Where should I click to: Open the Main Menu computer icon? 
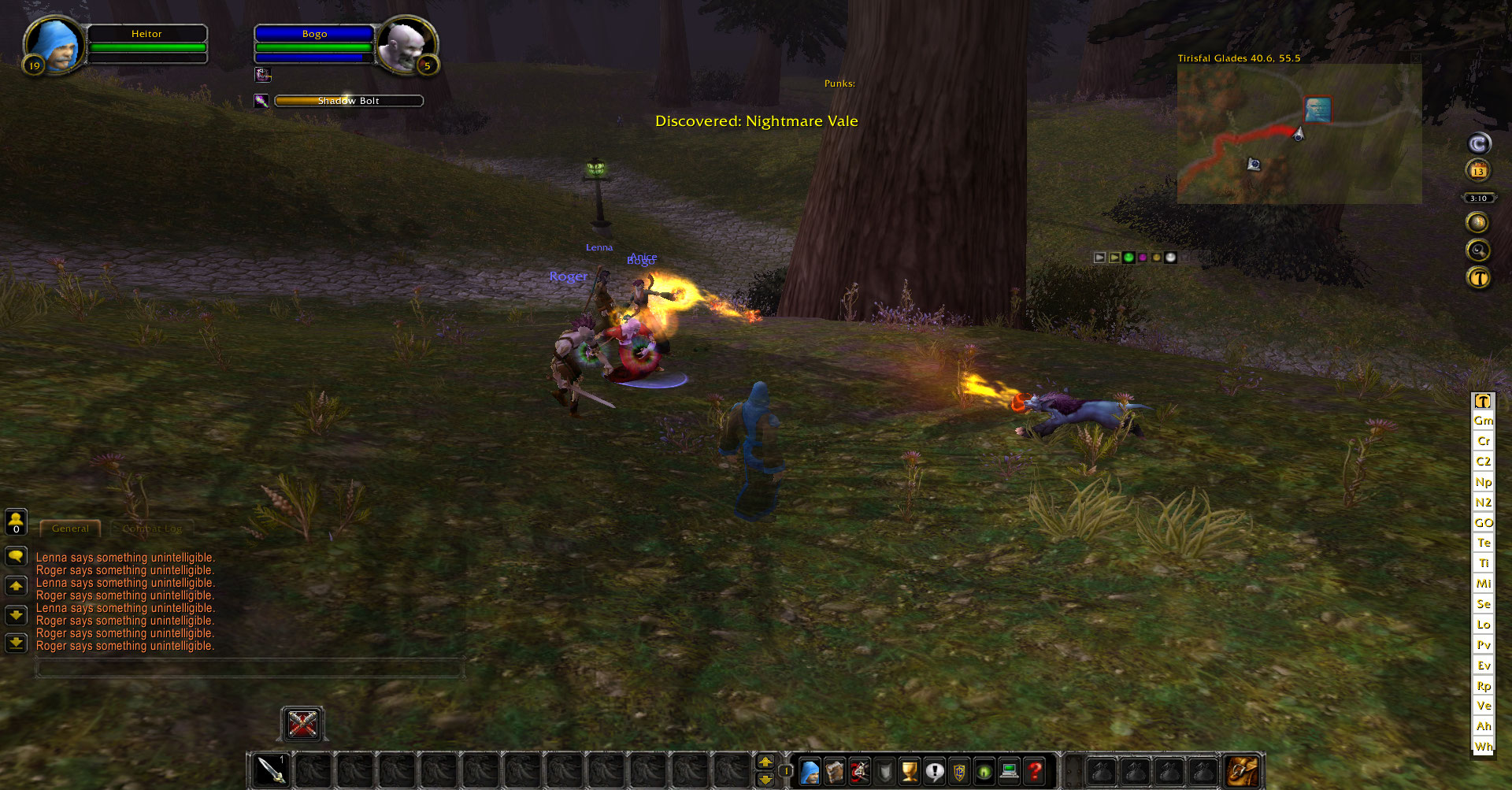click(1008, 771)
